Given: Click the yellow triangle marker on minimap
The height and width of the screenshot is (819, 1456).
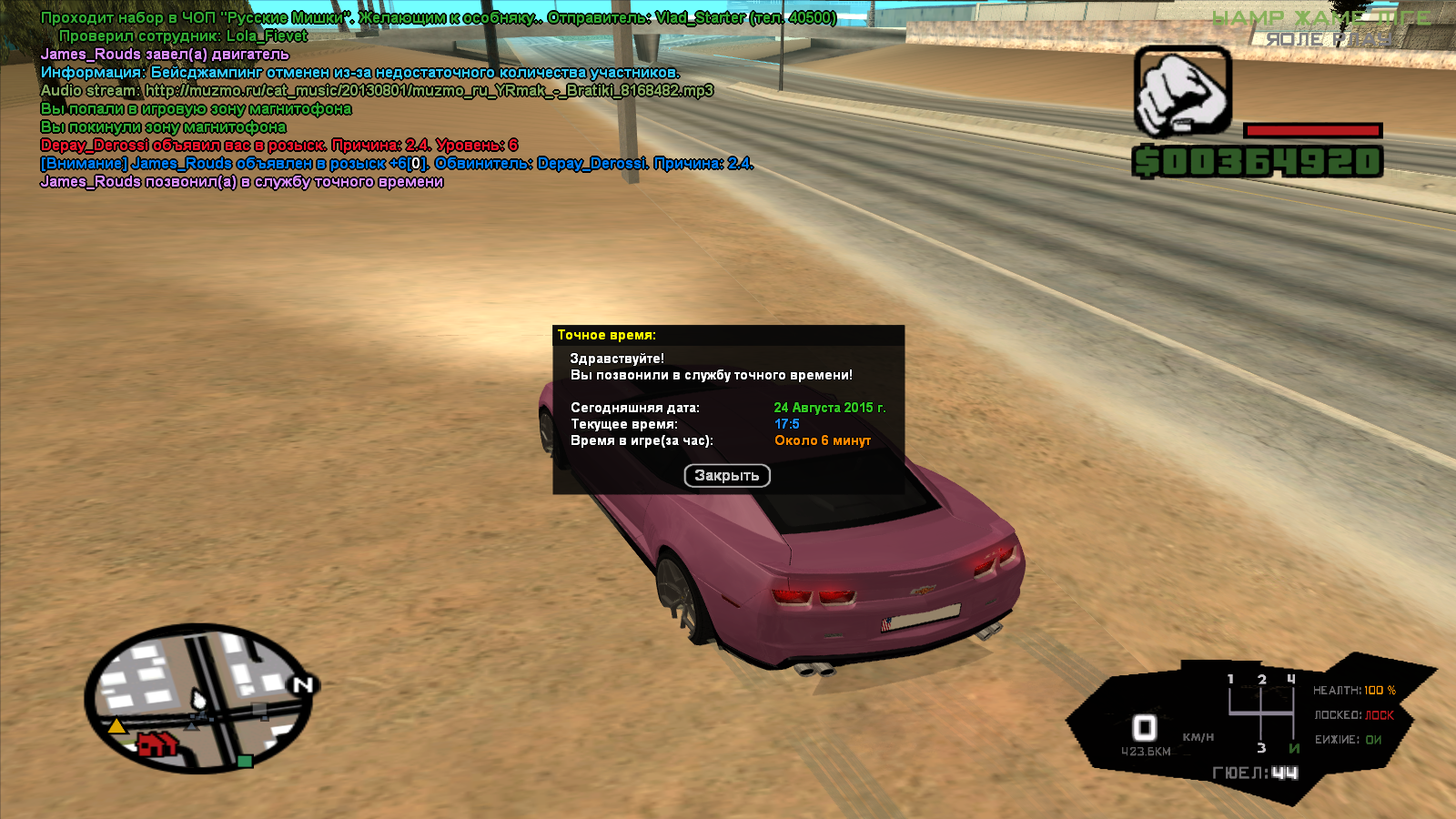Looking at the screenshot, I should coord(116,726).
